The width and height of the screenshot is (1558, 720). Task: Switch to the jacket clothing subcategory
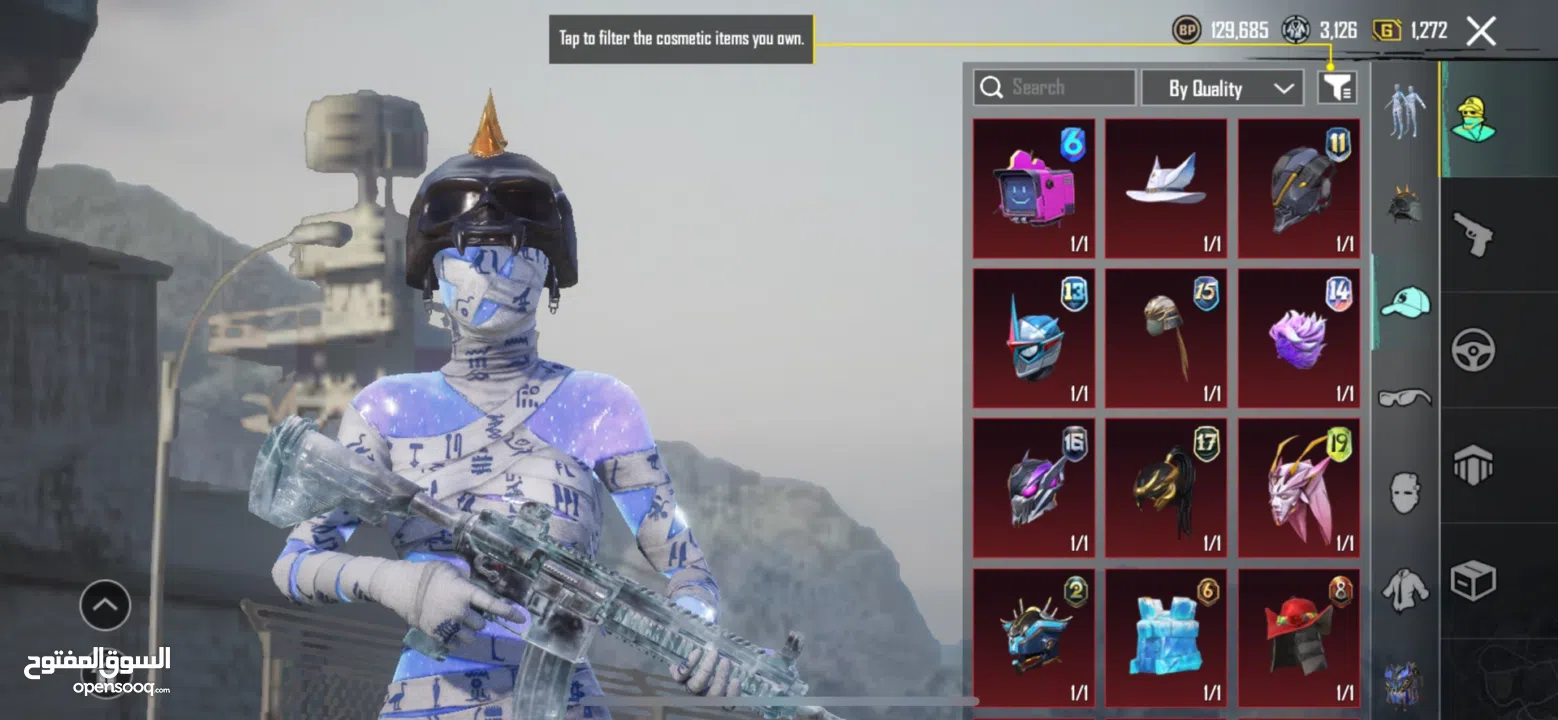(1404, 590)
